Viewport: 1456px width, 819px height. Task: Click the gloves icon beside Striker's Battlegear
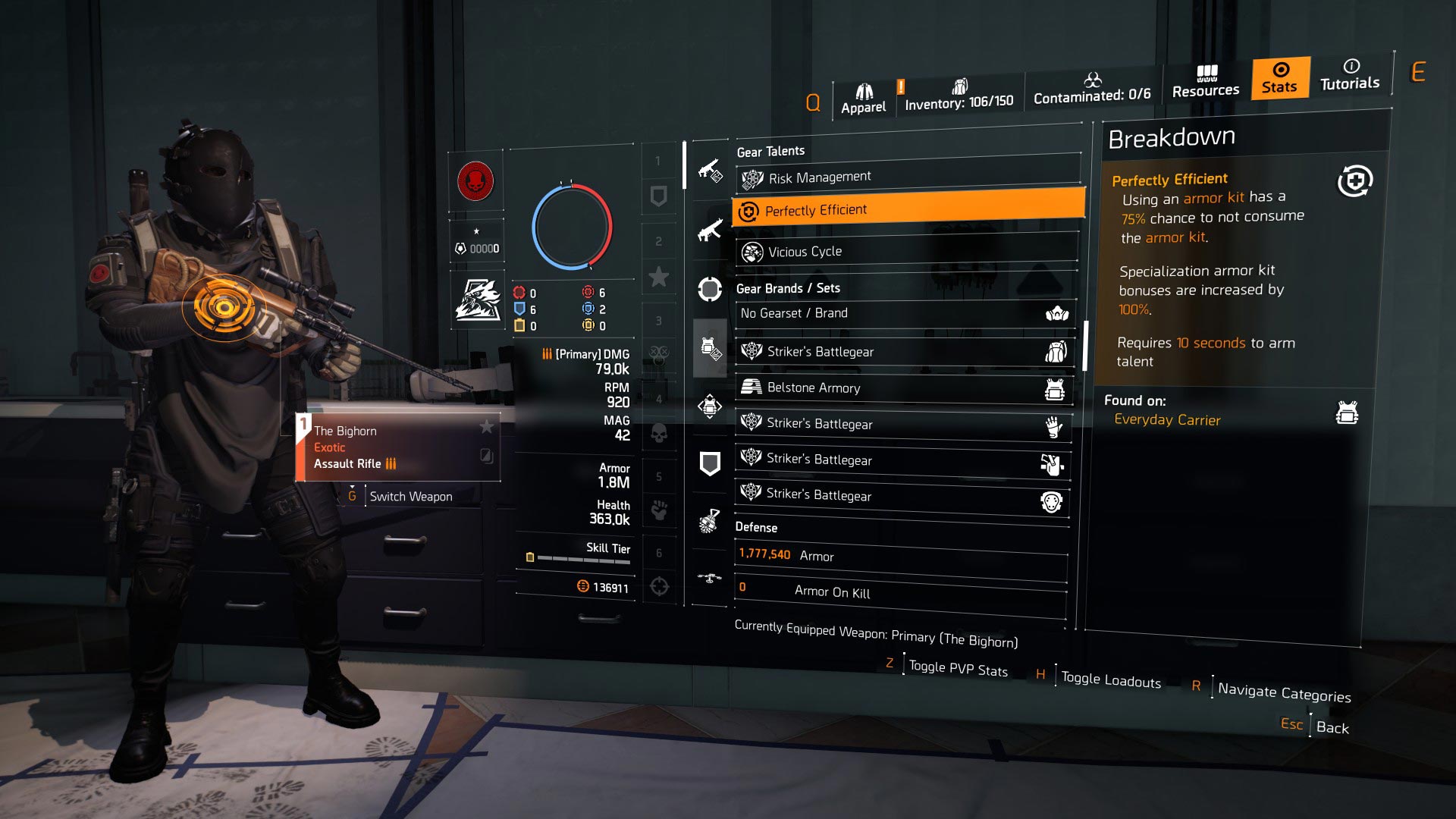click(x=1054, y=427)
